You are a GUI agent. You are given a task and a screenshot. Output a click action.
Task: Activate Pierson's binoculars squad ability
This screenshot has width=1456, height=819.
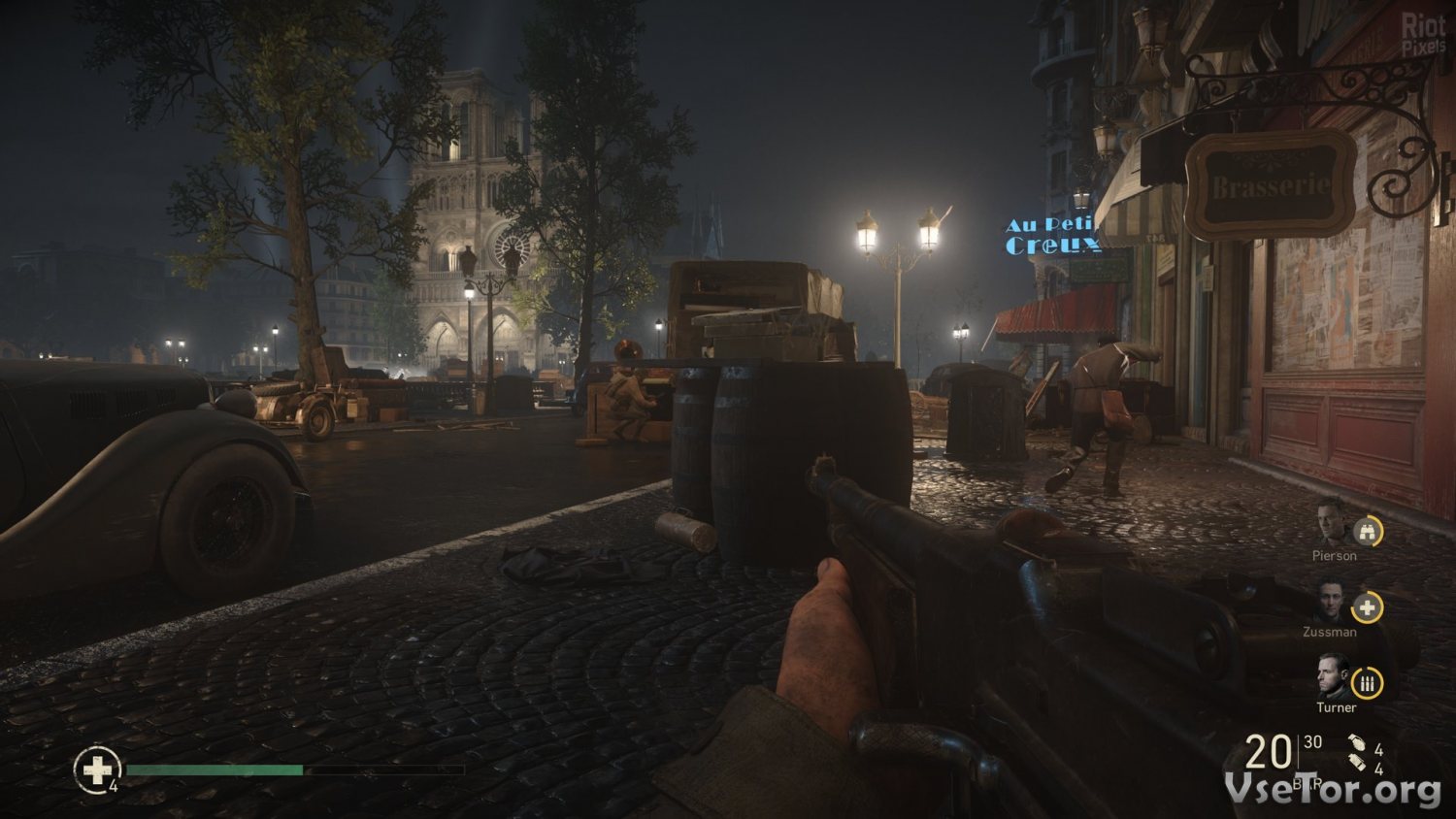pyautogui.click(x=1368, y=531)
